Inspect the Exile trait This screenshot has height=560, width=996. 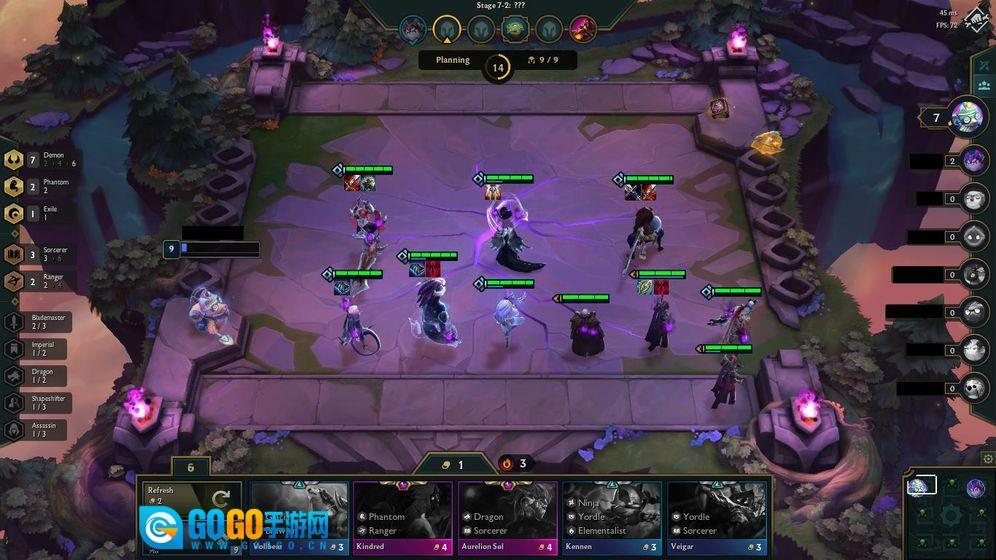(x=16, y=214)
